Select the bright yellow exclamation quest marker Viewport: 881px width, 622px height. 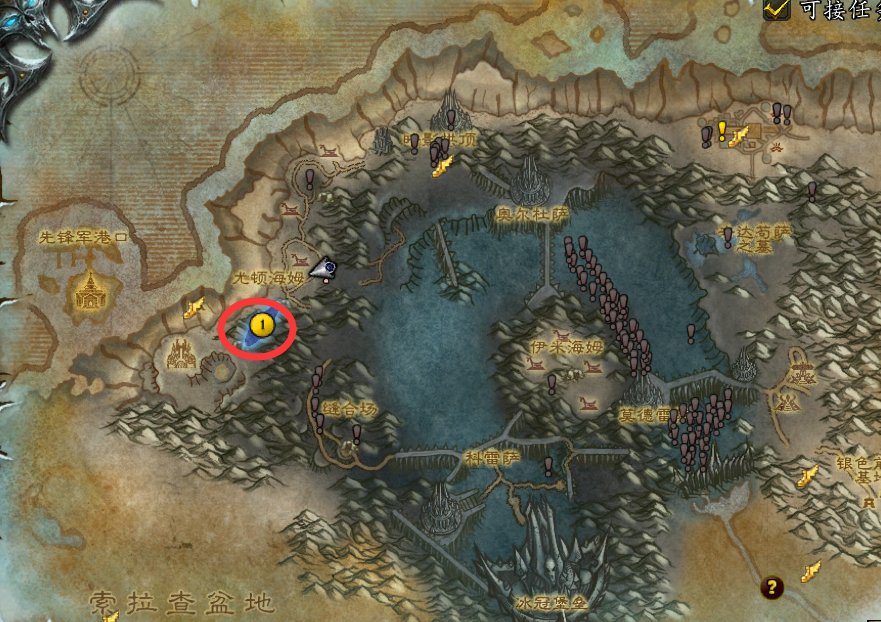click(x=721, y=131)
